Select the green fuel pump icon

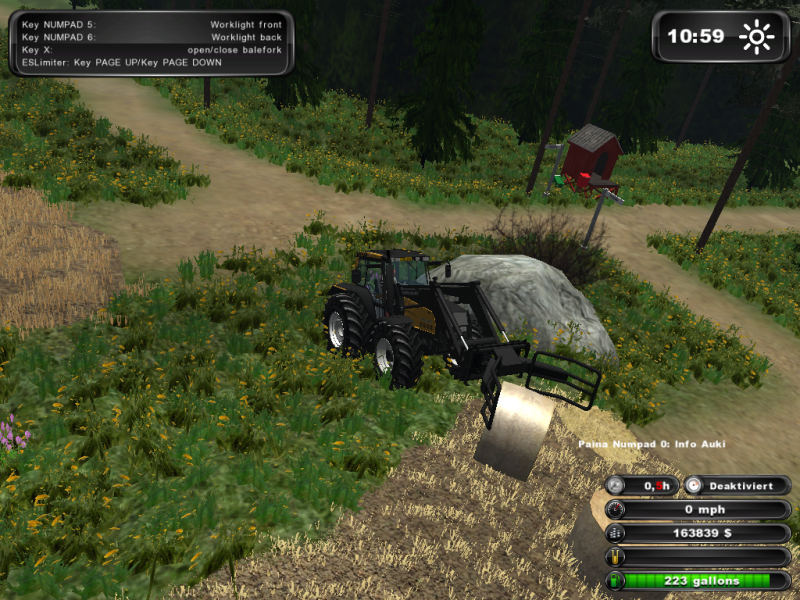tap(617, 580)
